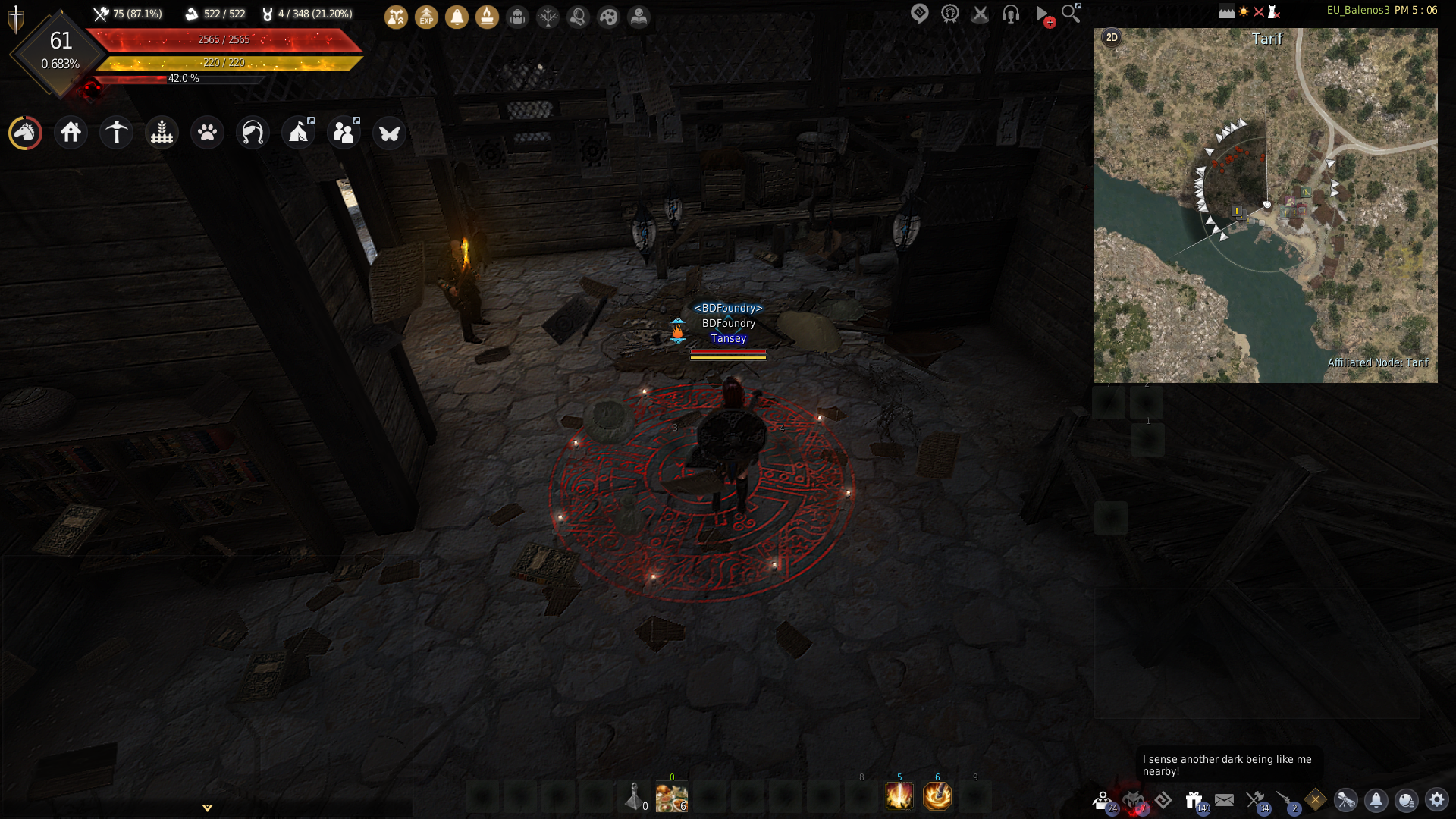
Task: Toggle the minimap 2D view button
Action: tap(1112, 38)
